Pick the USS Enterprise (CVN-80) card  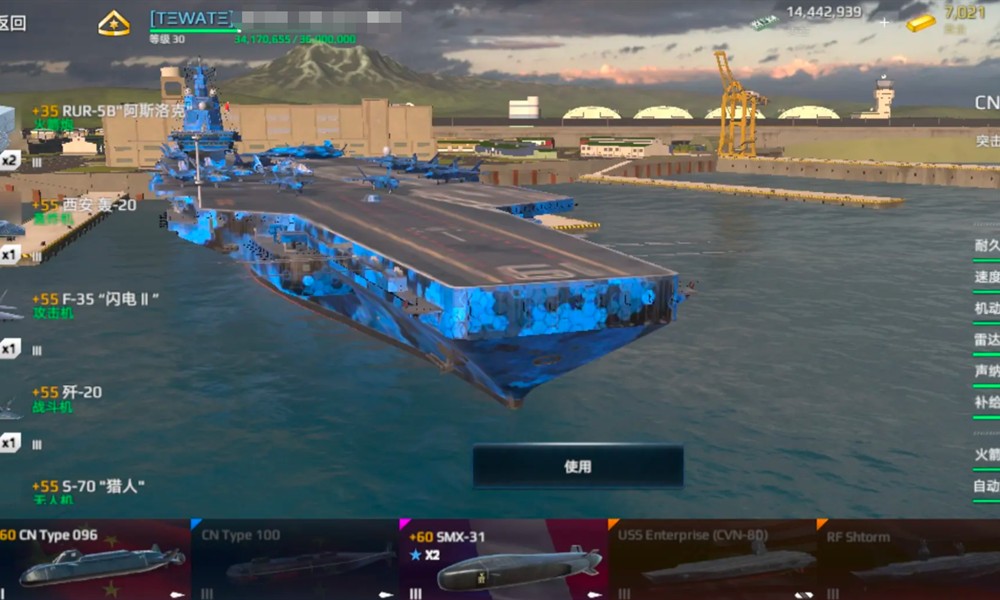[x=712, y=559]
